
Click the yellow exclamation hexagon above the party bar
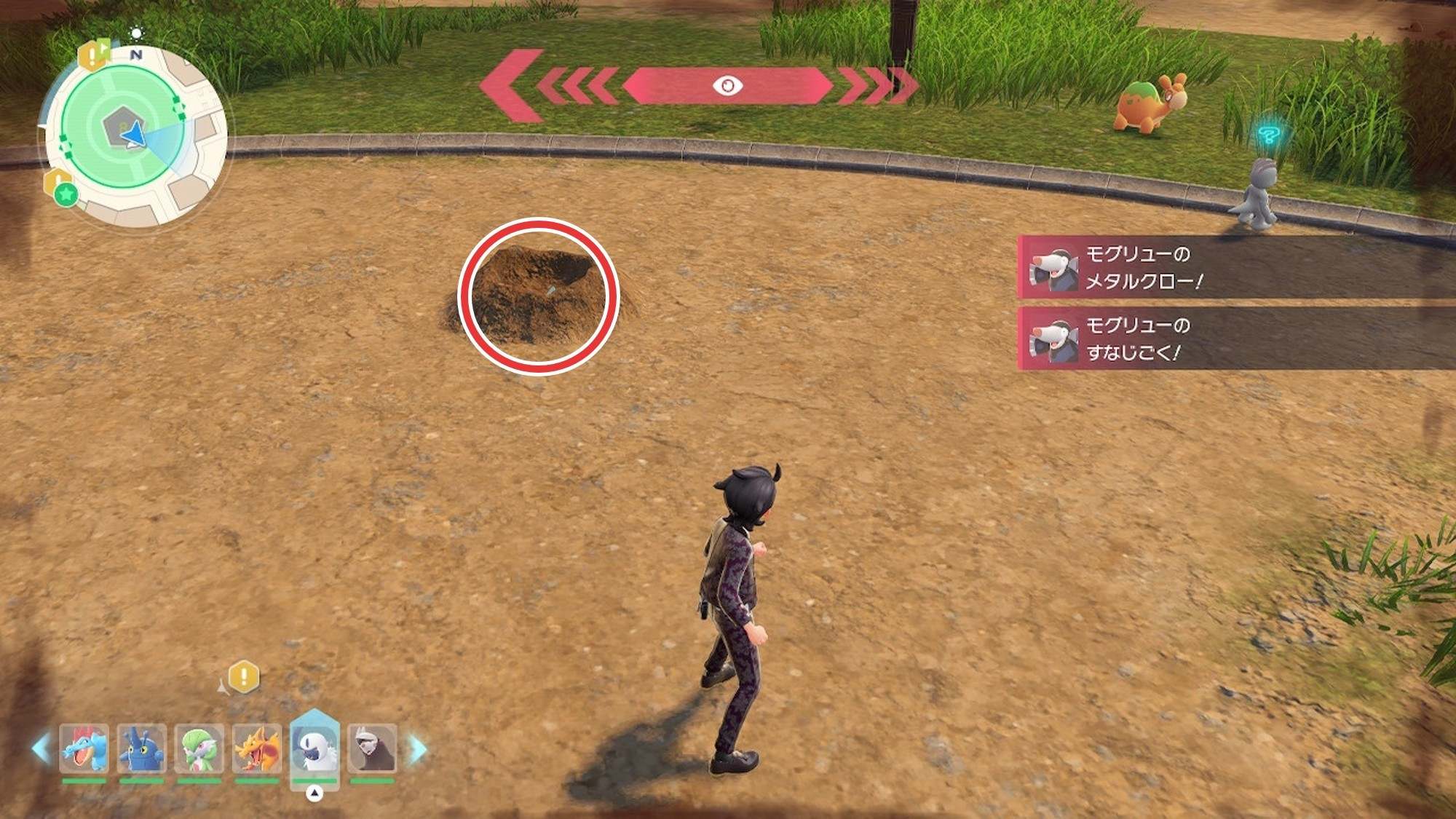click(244, 676)
